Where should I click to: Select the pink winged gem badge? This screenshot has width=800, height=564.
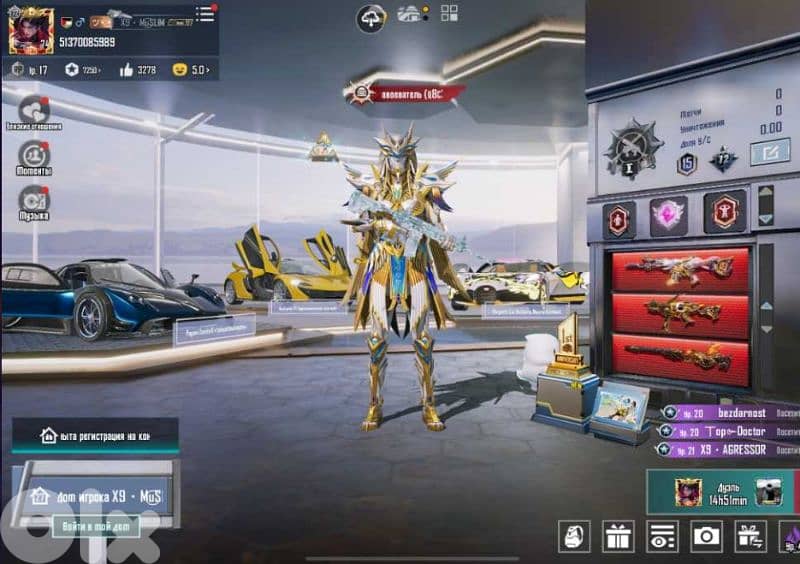[668, 216]
